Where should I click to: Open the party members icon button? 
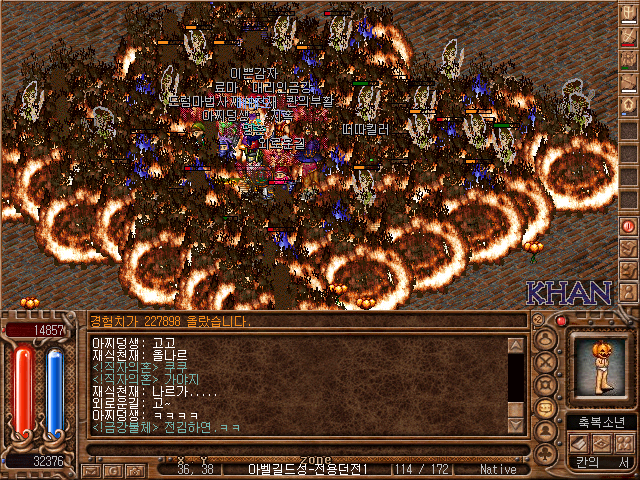tap(624, 443)
